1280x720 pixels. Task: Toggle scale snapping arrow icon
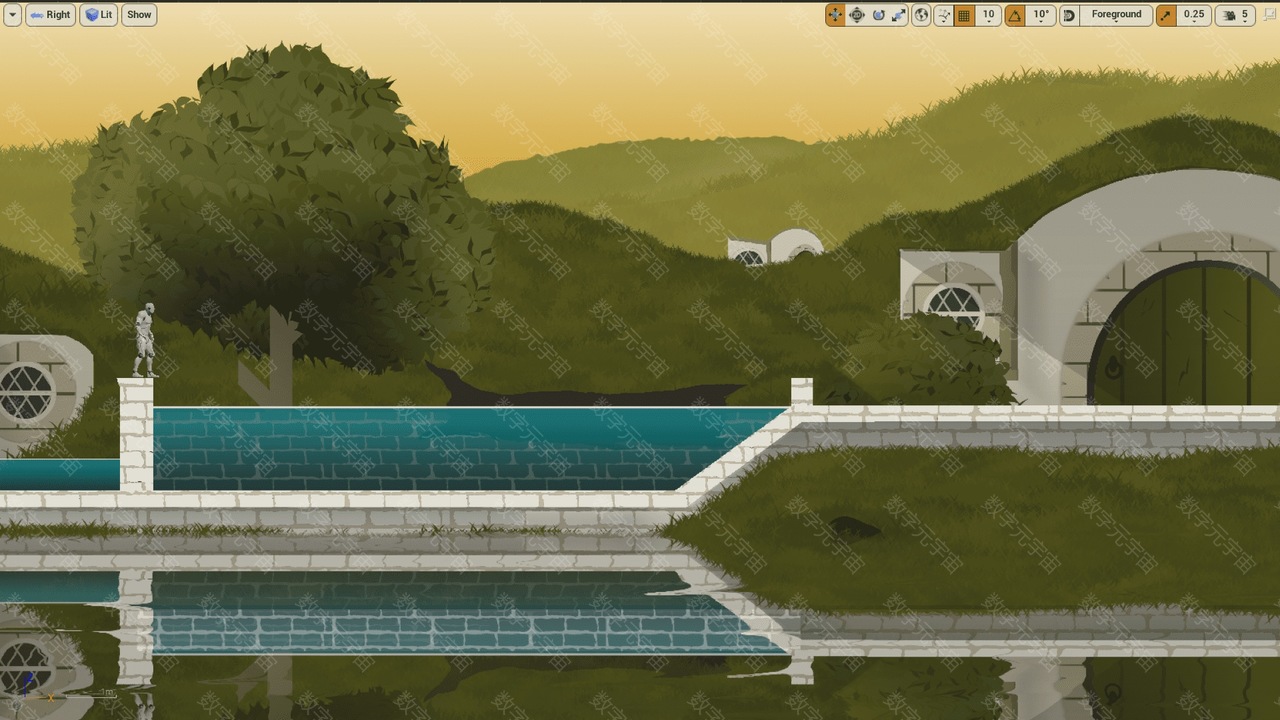1166,15
